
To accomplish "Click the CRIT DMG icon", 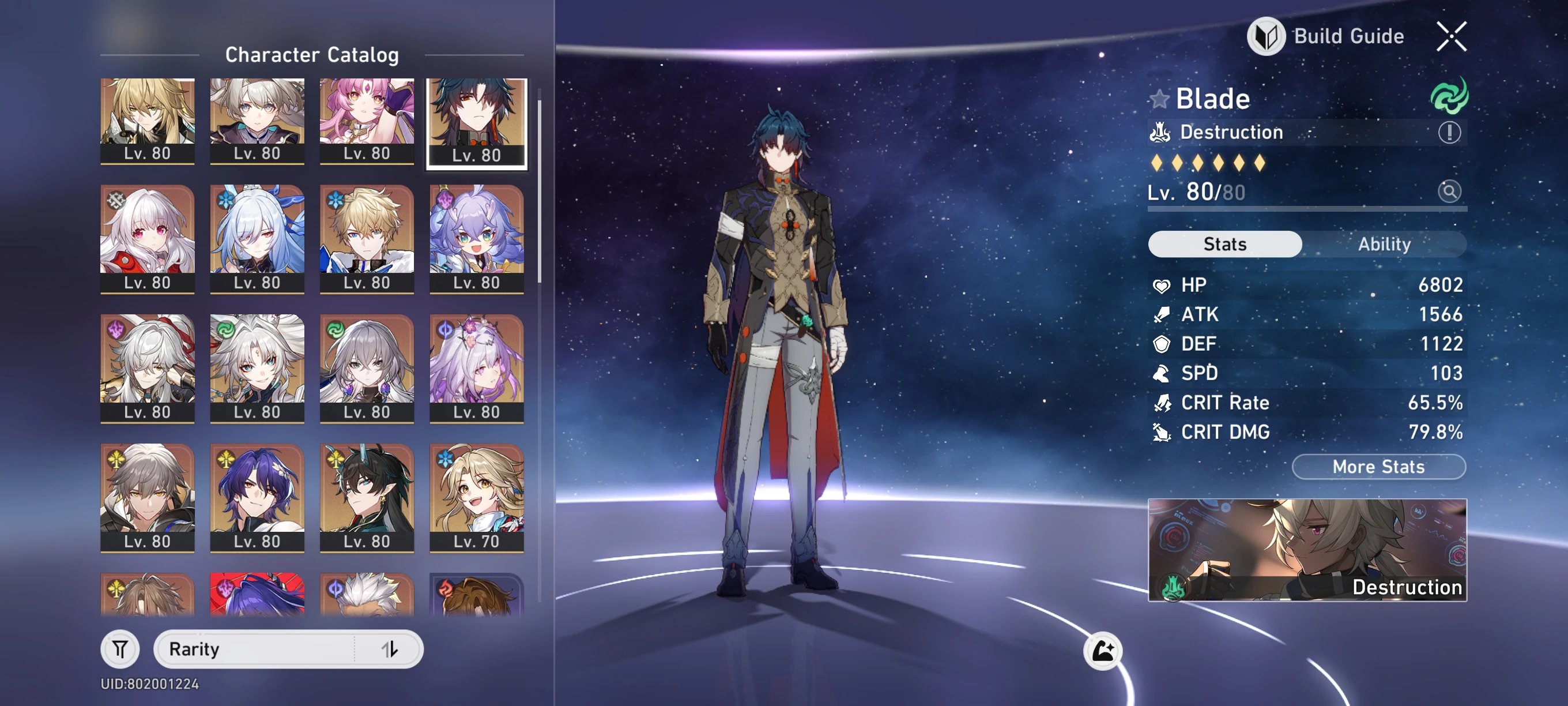I will pyautogui.click(x=1162, y=433).
